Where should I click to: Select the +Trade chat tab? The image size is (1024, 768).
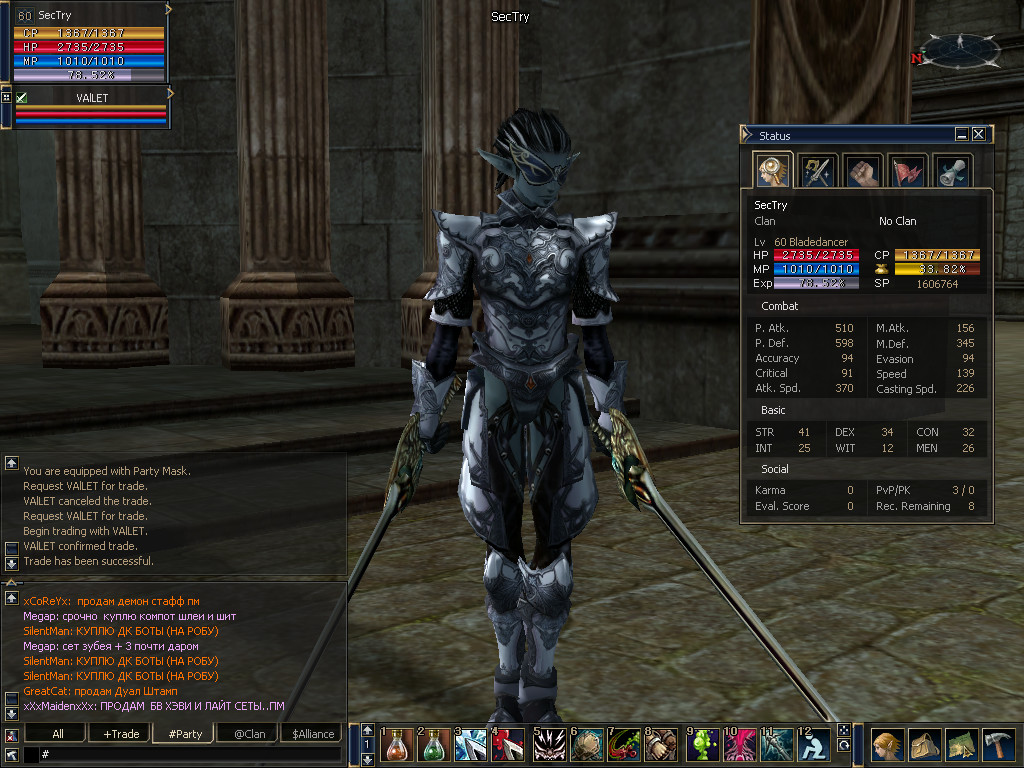pyautogui.click(x=121, y=734)
